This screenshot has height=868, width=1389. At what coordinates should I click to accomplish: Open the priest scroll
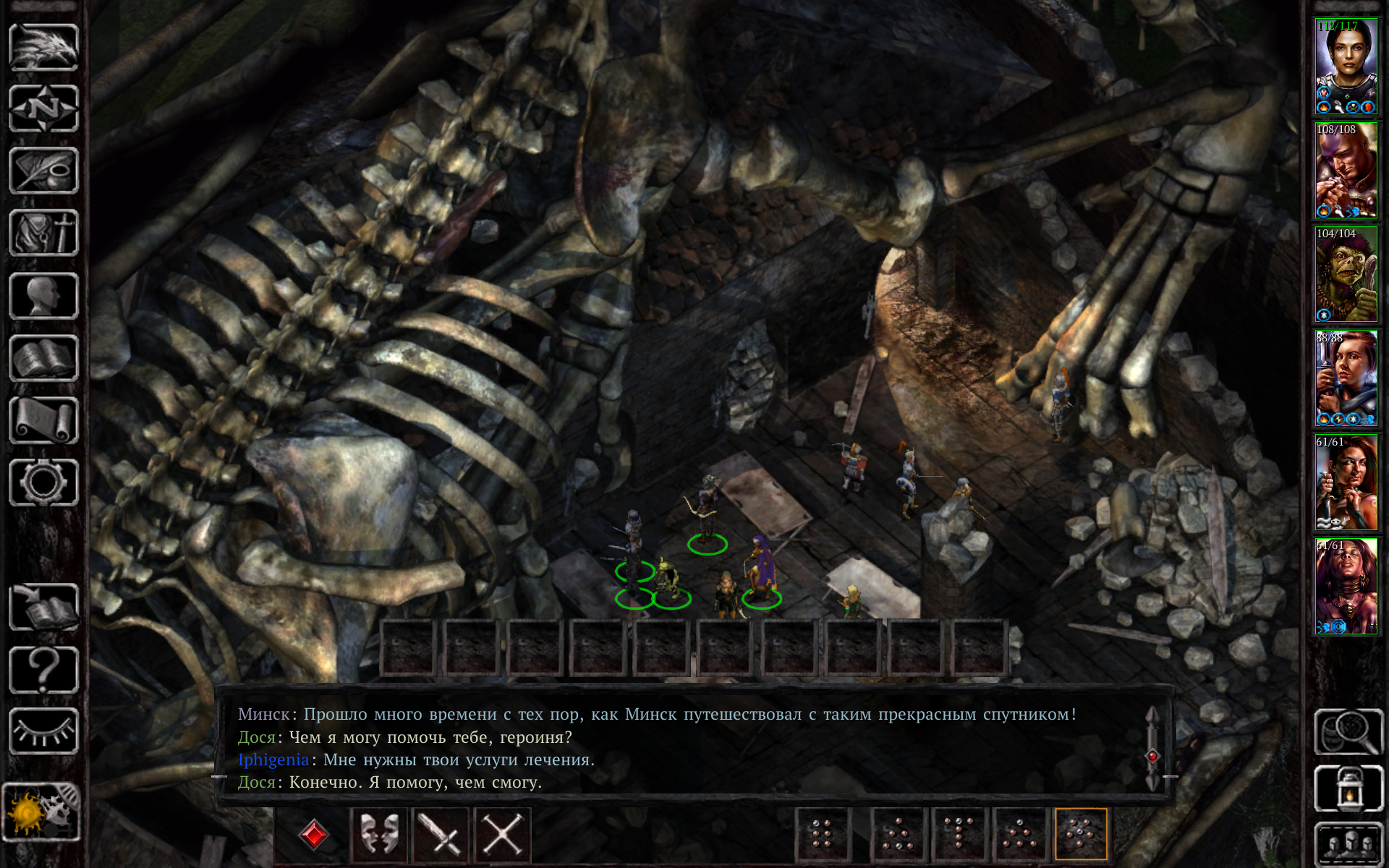43,420
